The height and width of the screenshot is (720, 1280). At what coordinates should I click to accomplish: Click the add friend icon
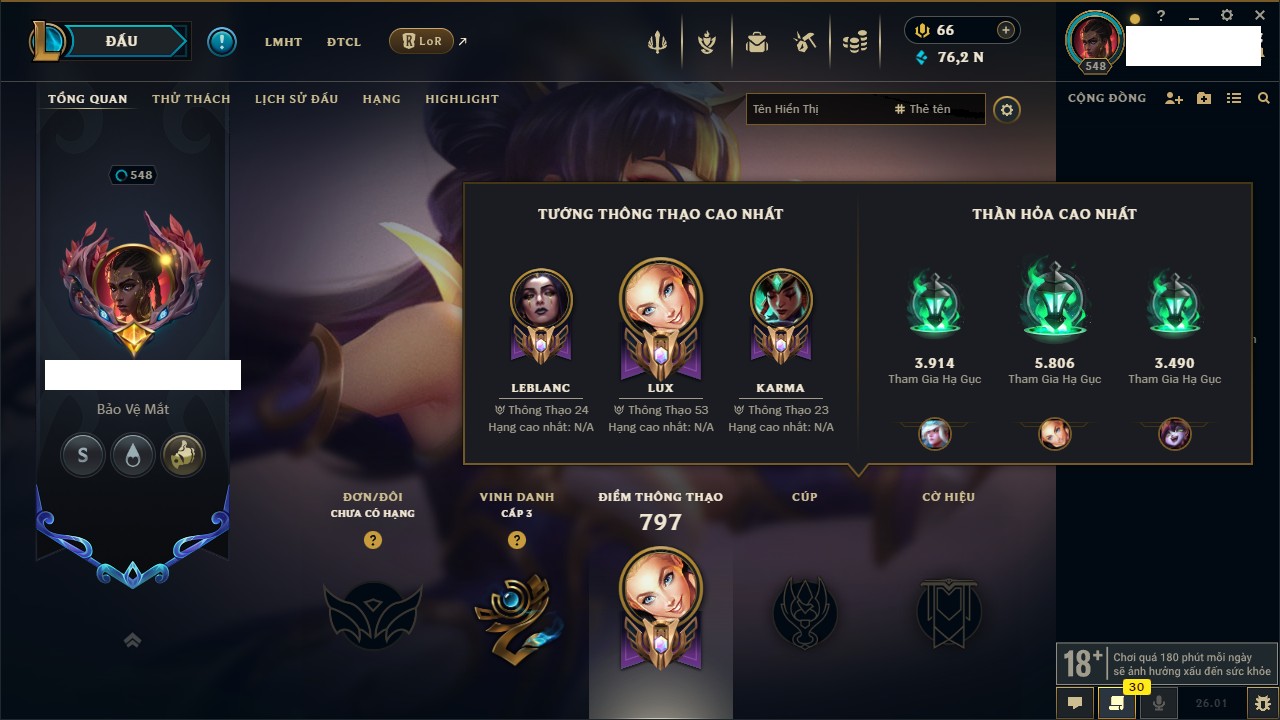coord(1174,98)
